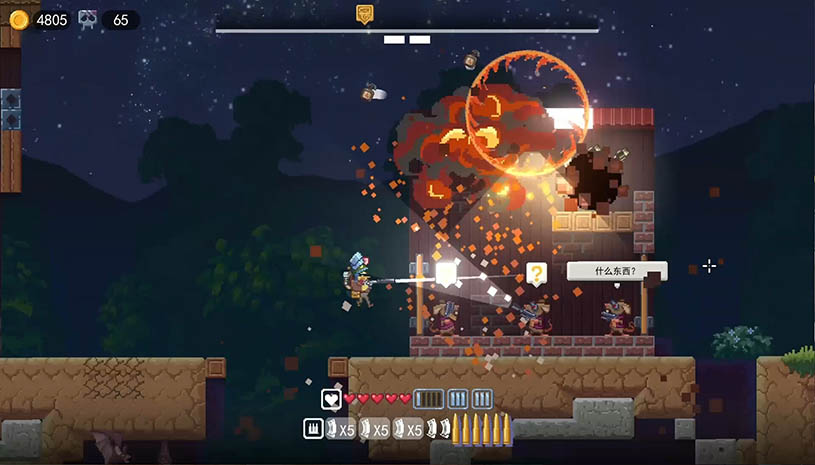Click the ammo magazine icon
815x465 pixels.
tap(313, 430)
